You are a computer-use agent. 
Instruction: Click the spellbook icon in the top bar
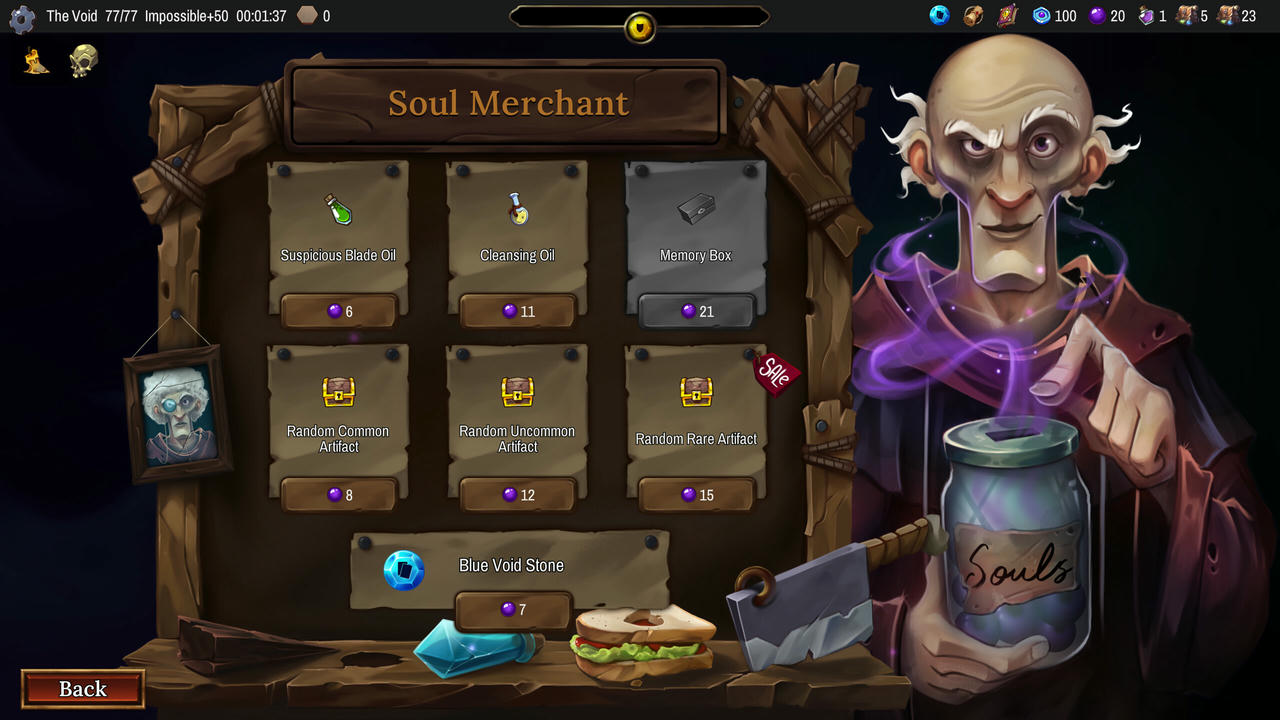1006,15
